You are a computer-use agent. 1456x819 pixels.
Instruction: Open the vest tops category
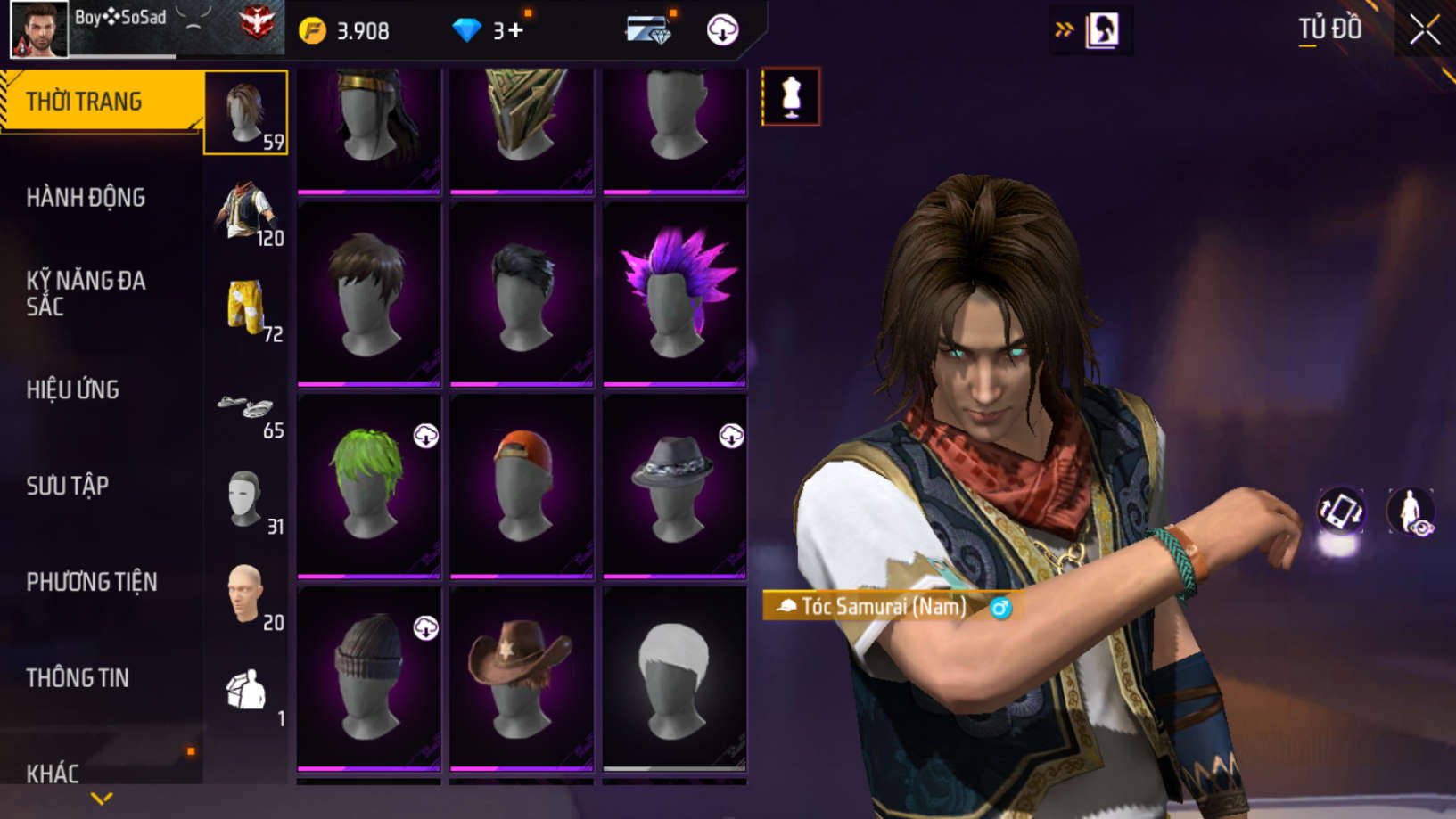click(x=246, y=211)
